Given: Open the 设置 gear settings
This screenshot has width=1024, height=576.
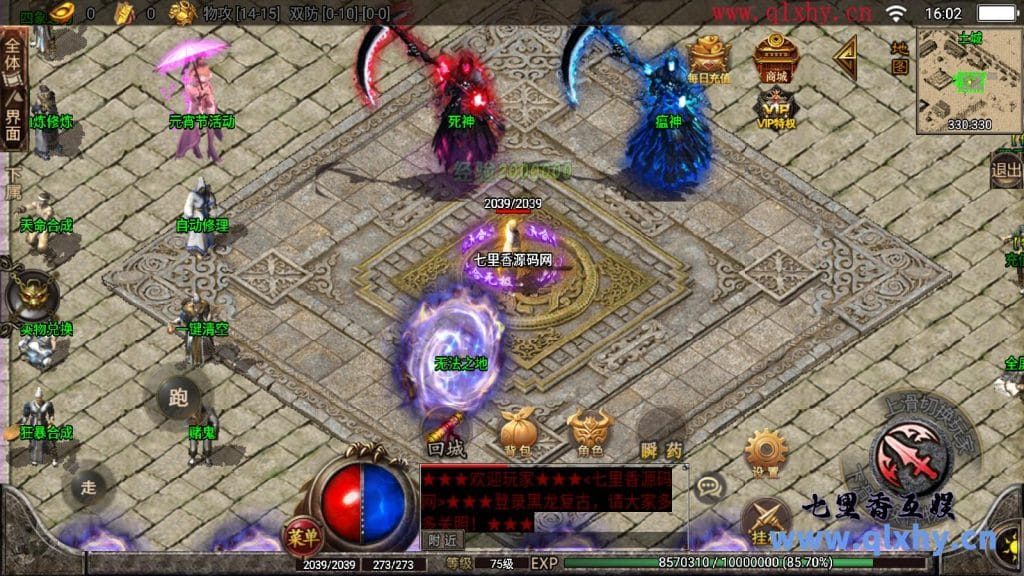Looking at the screenshot, I should pyautogui.click(x=765, y=452).
